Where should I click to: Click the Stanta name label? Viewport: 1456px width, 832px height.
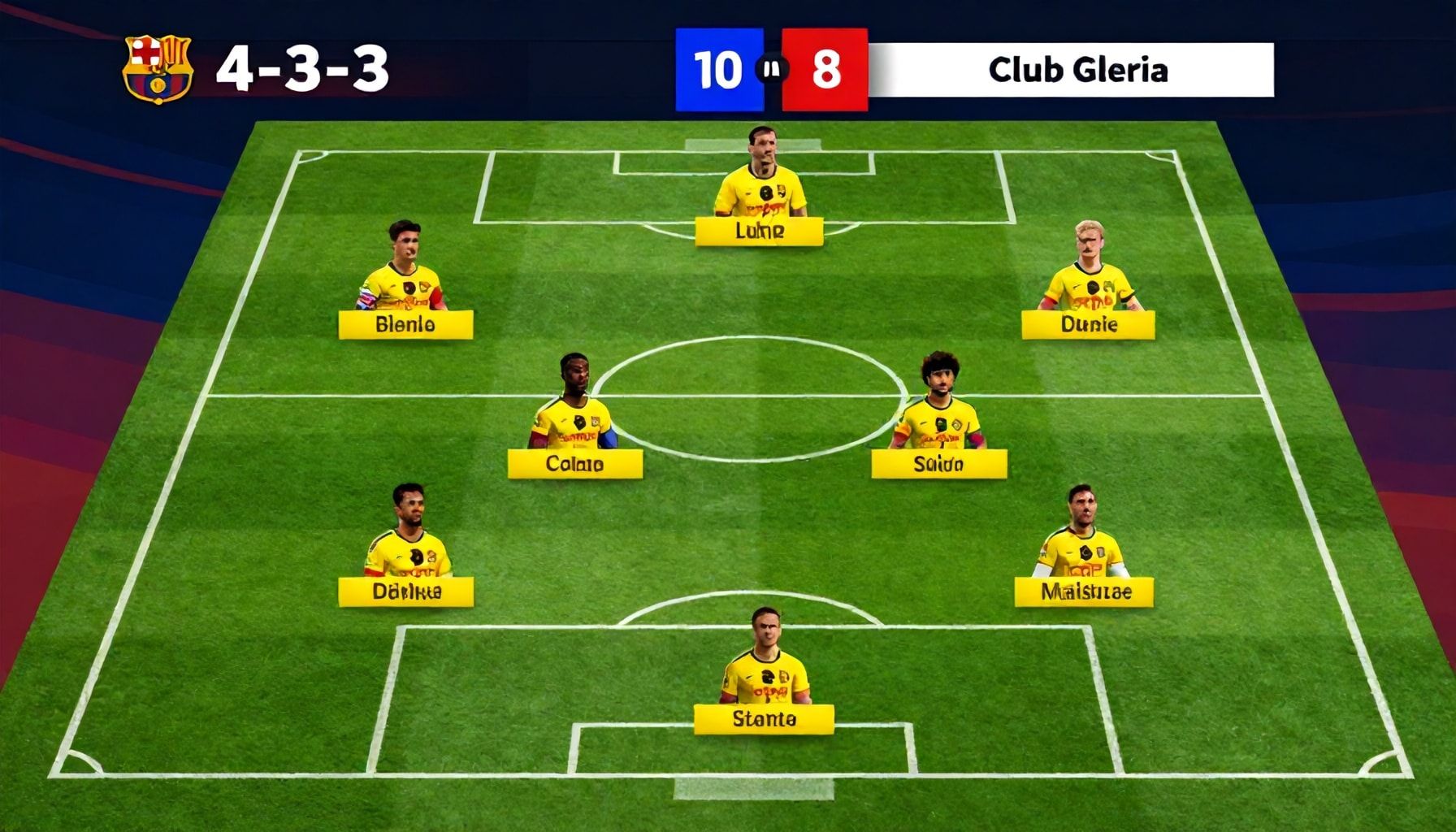[765, 715]
